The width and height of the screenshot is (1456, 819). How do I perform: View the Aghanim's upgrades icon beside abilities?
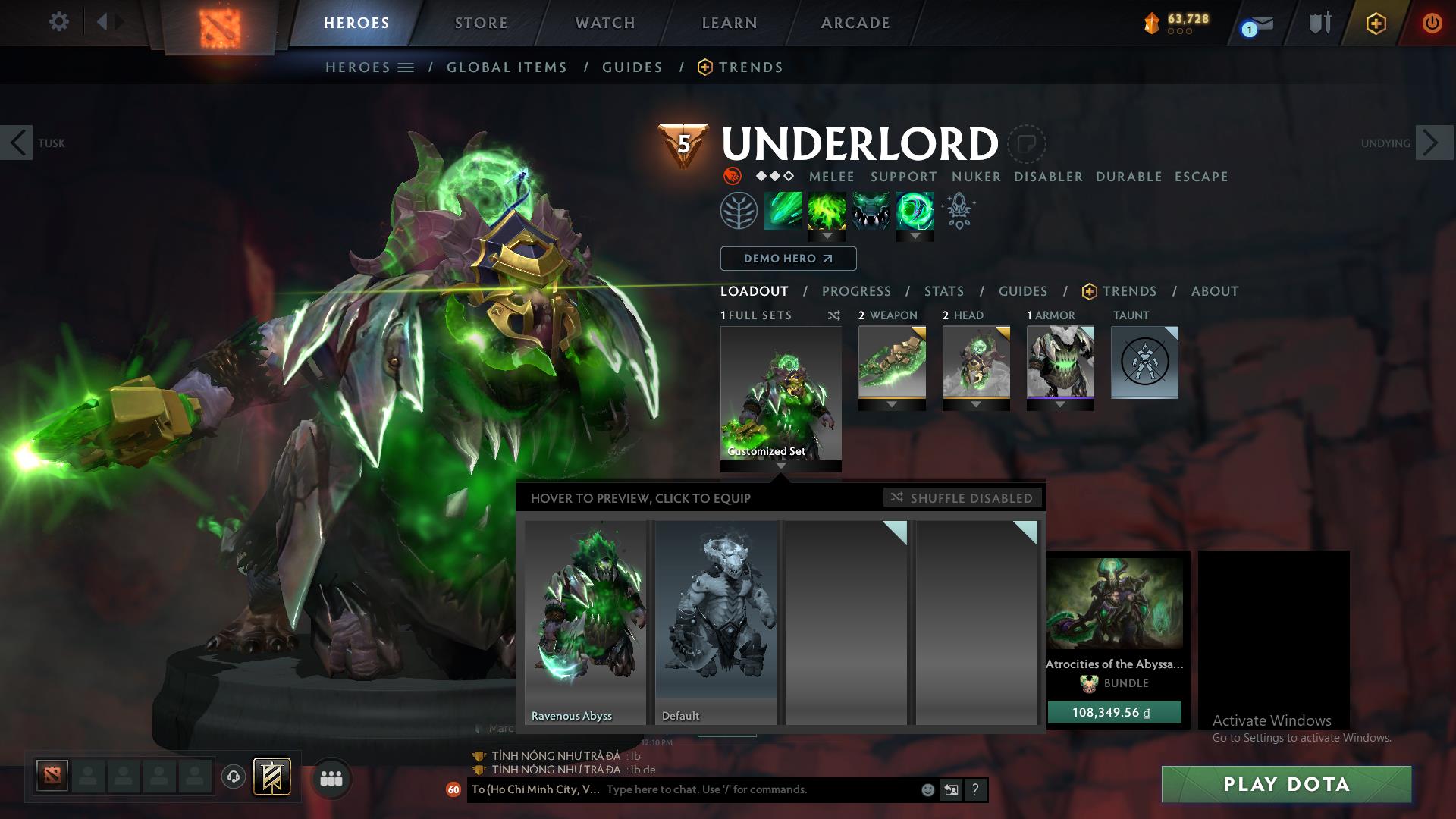pos(958,213)
